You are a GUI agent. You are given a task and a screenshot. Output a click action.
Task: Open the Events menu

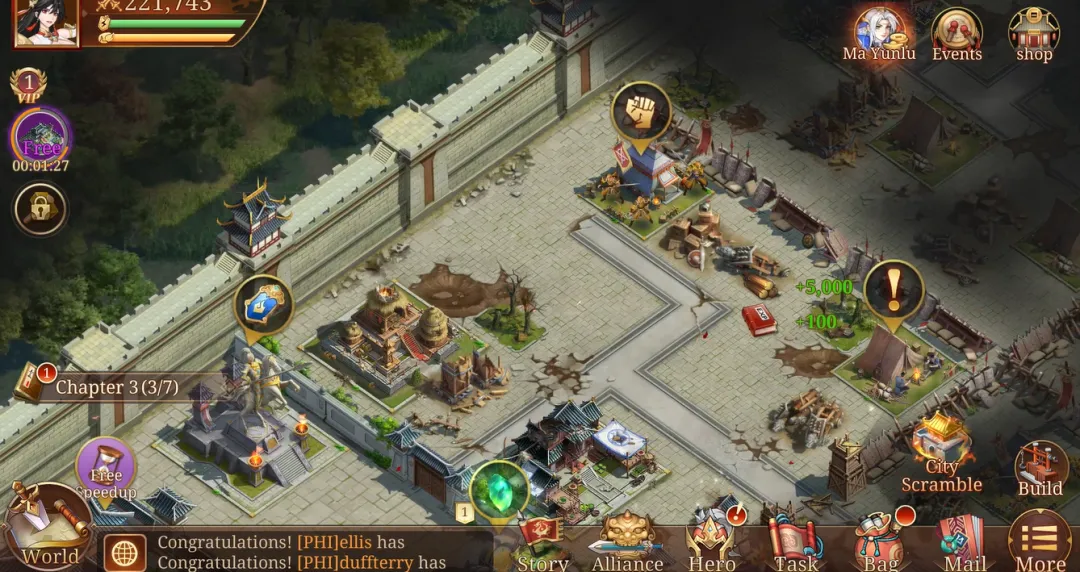pos(957,35)
